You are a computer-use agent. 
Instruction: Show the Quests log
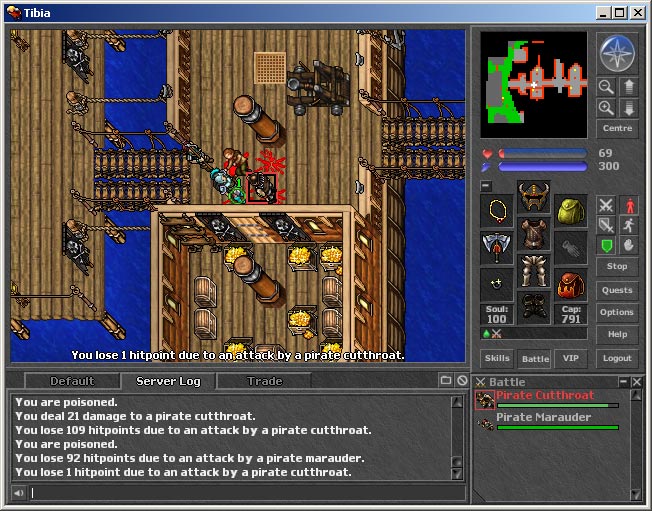coord(617,290)
